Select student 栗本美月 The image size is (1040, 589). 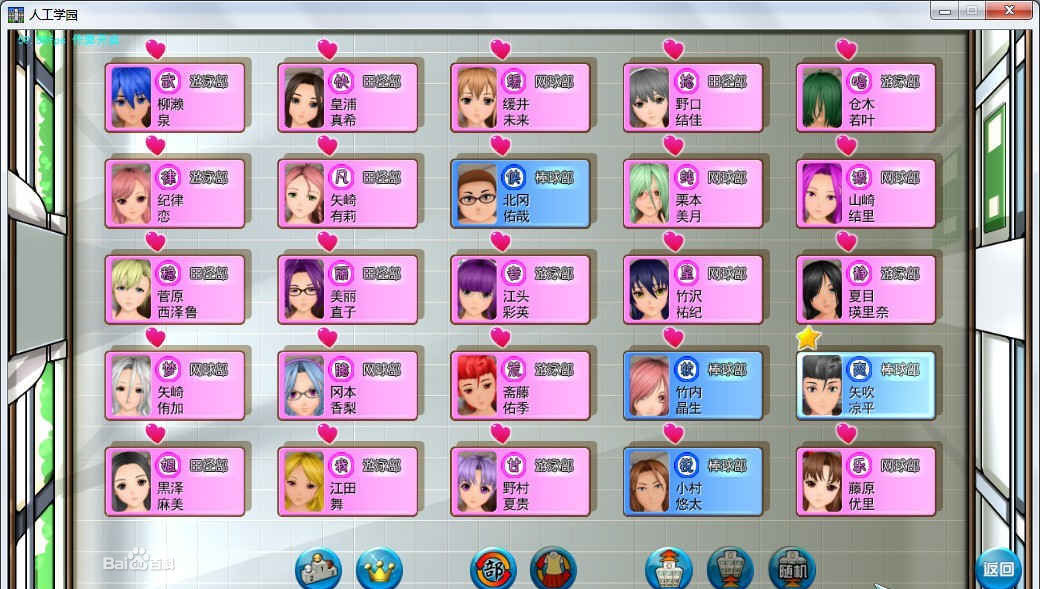(694, 194)
